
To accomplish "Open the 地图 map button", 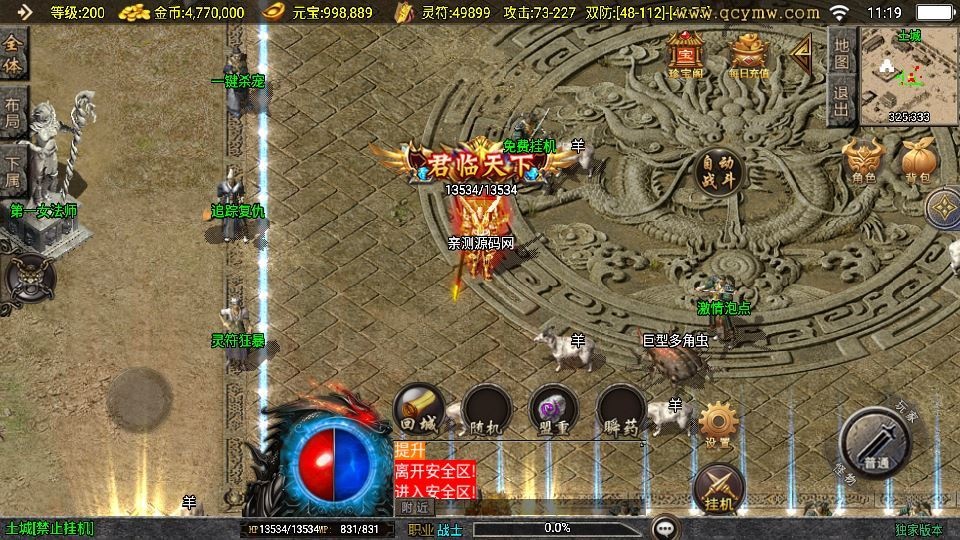I will tap(841, 53).
